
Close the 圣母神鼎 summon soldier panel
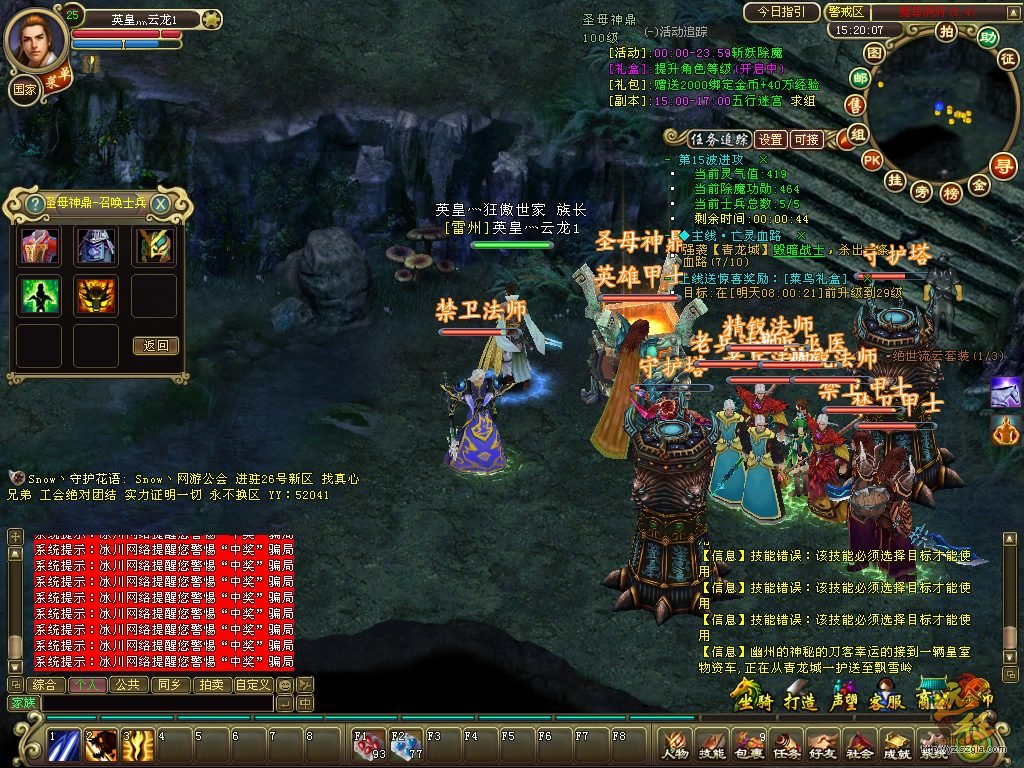coord(160,203)
